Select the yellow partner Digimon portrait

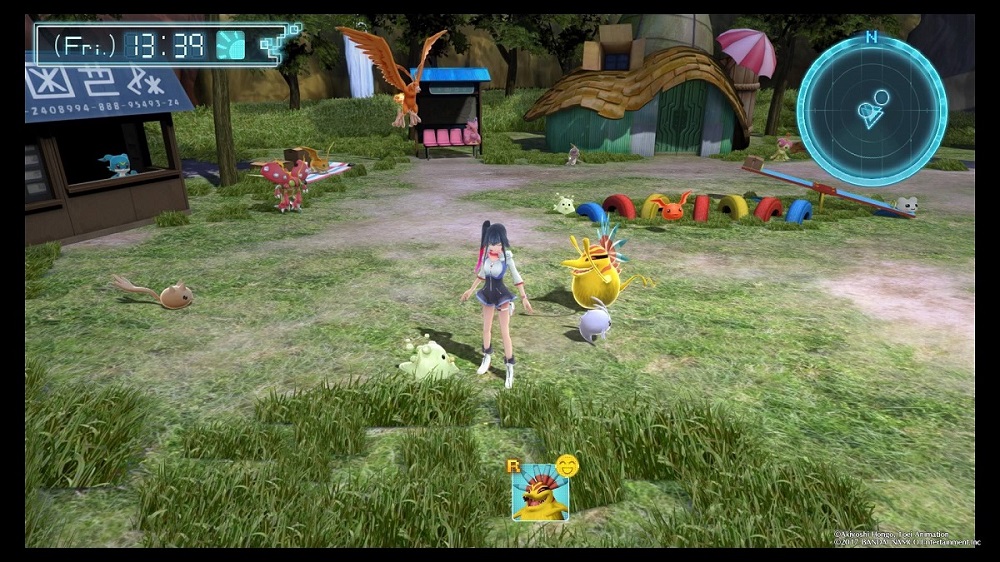point(540,493)
